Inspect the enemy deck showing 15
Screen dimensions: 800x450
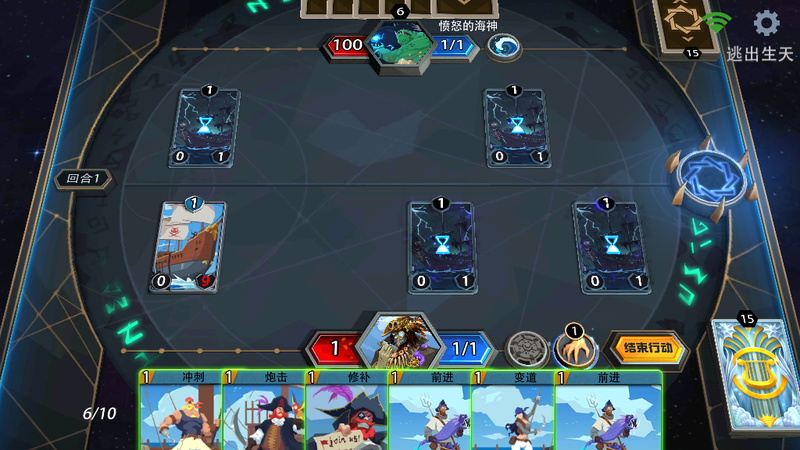click(x=691, y=26)
